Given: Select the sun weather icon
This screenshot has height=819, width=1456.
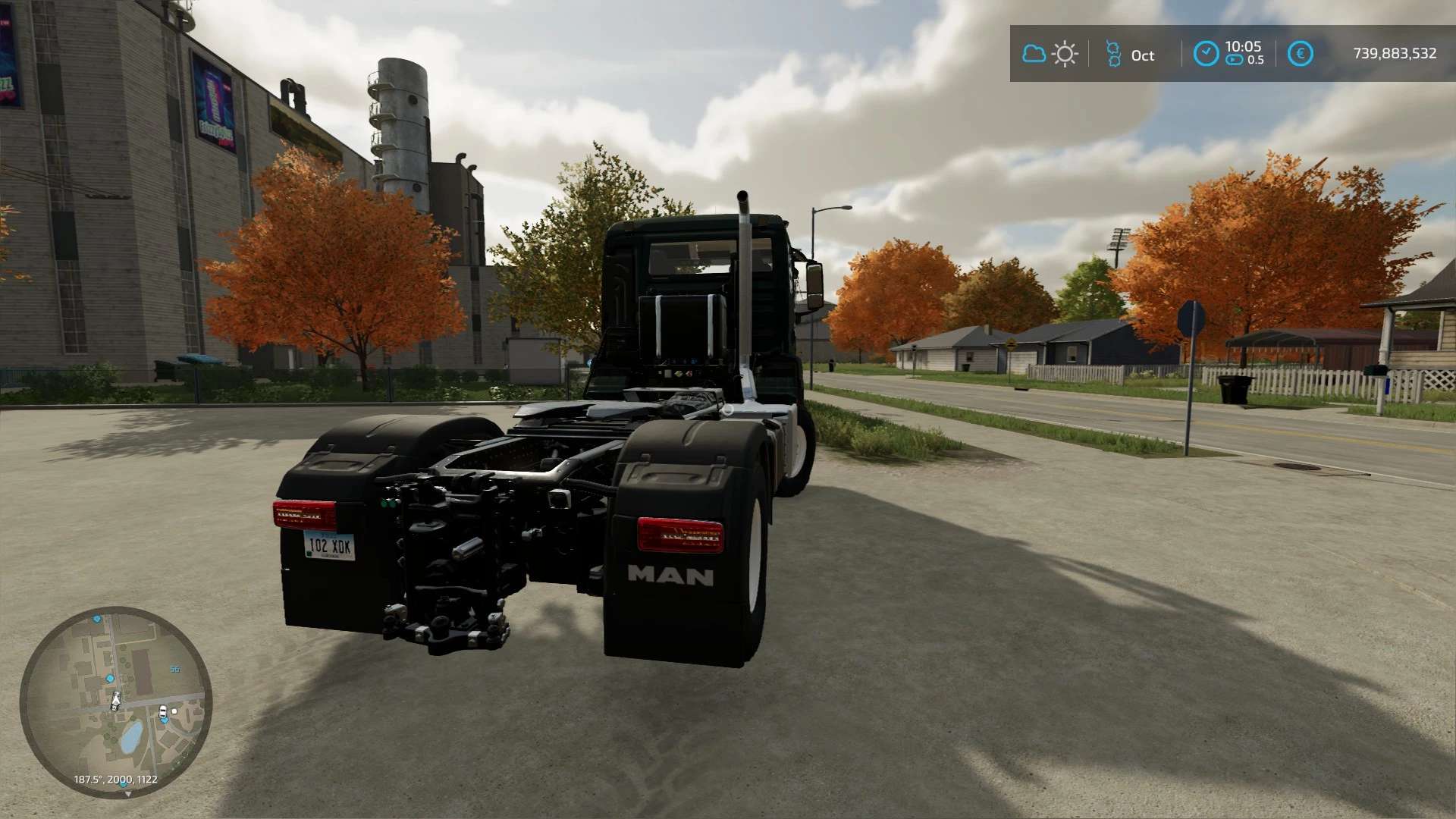Looking at the screenshot, I should 1065,54.
